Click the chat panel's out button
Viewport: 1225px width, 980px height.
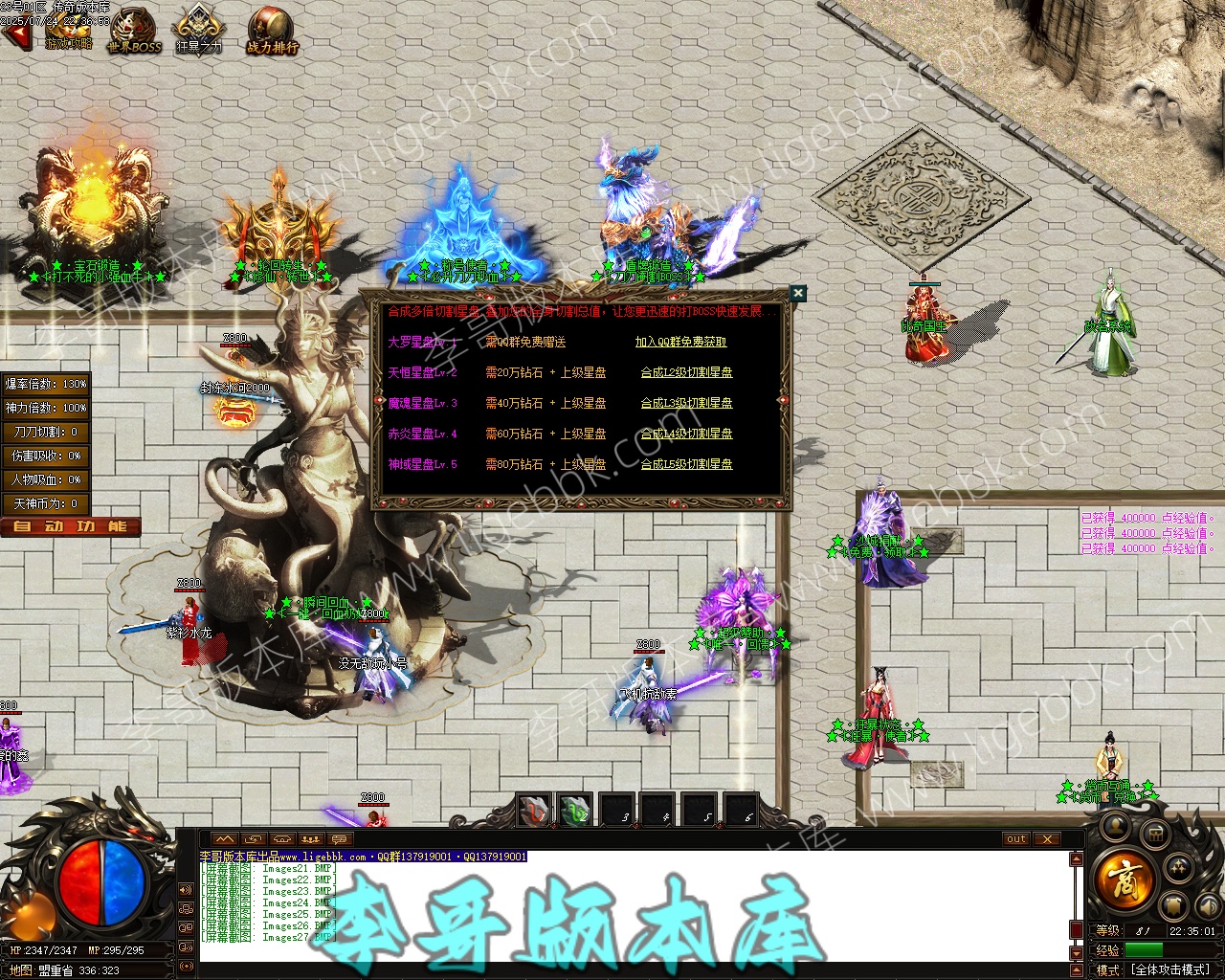pyautogui.click(x=1015, y=839)
